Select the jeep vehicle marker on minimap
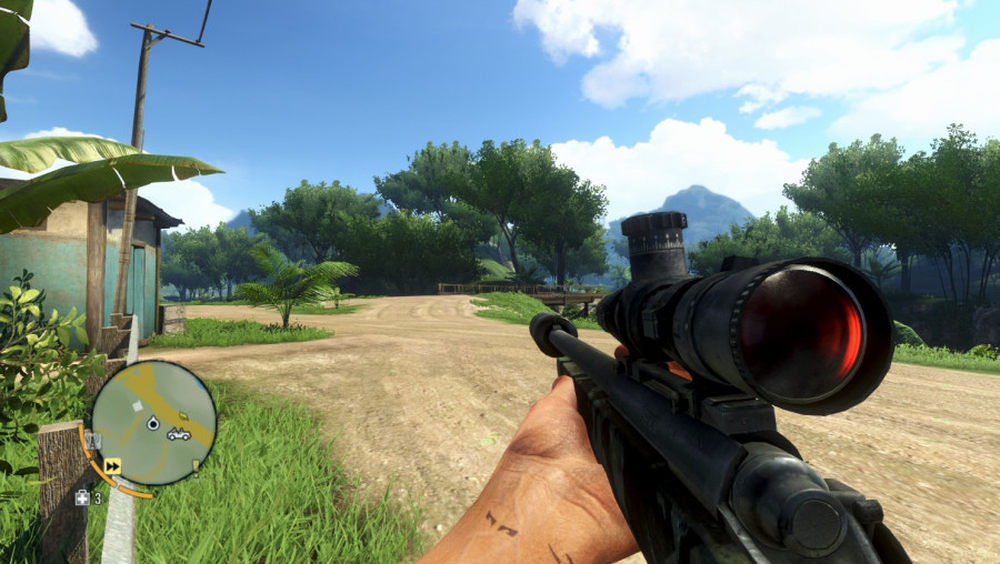This screenshot has height=564, width=1000. [x=179, y=434]
